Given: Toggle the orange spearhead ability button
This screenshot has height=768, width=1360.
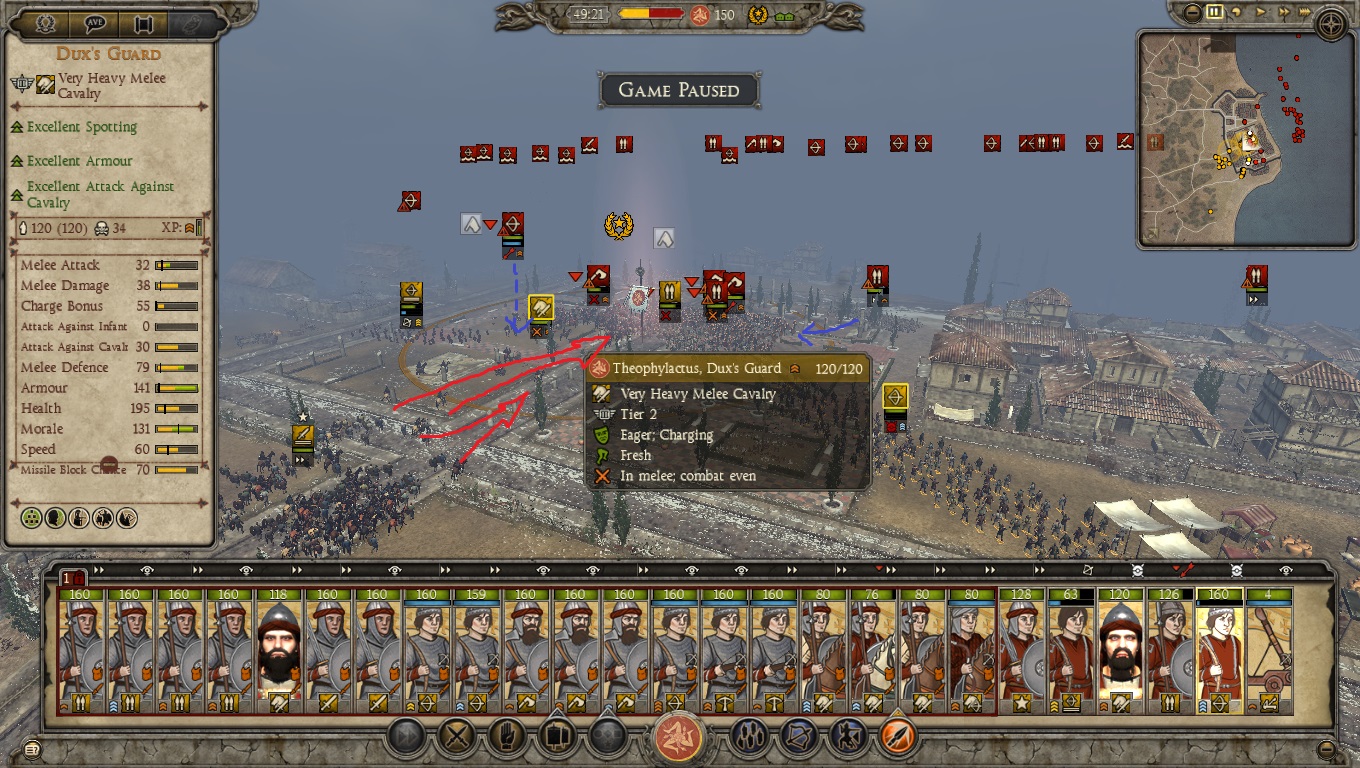Looking at the screenshot, I should [x=898, y=739].
